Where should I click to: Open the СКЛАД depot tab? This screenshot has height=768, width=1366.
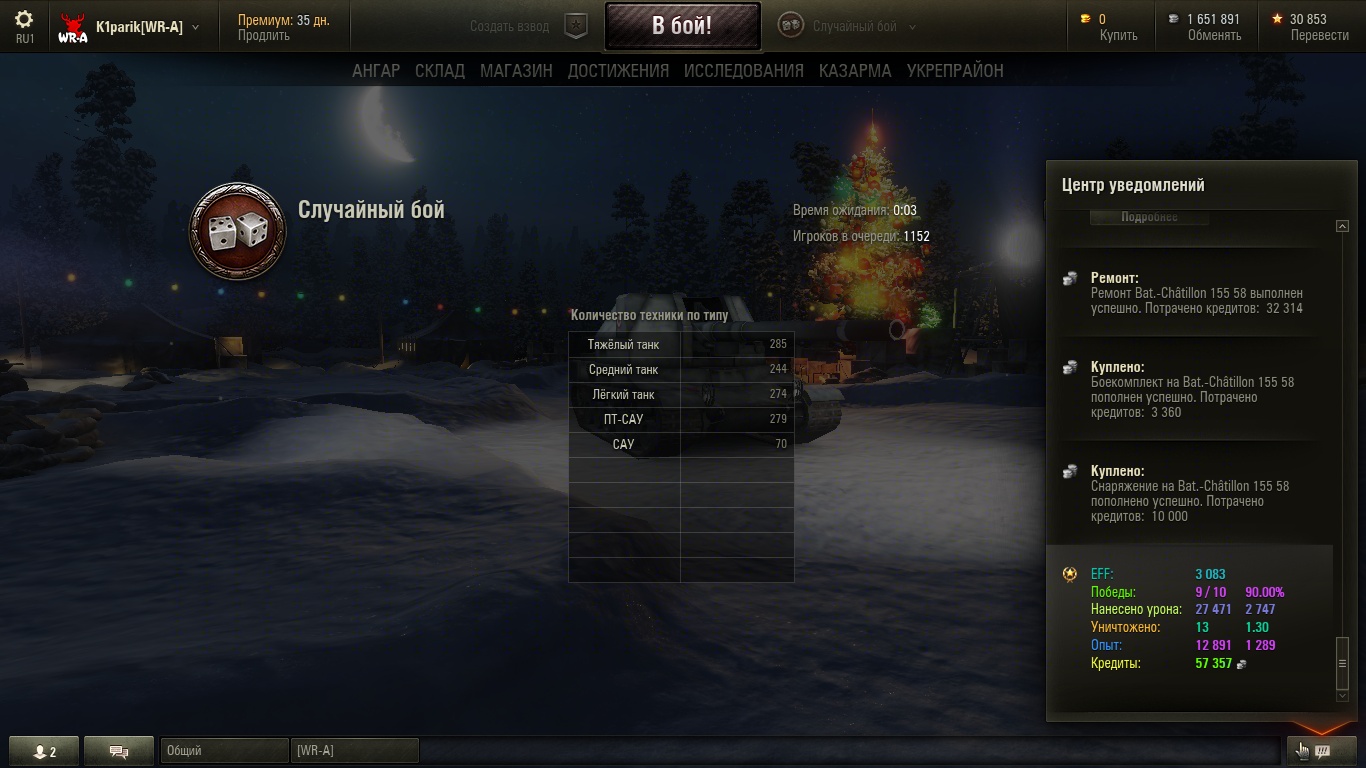(440, 71)
